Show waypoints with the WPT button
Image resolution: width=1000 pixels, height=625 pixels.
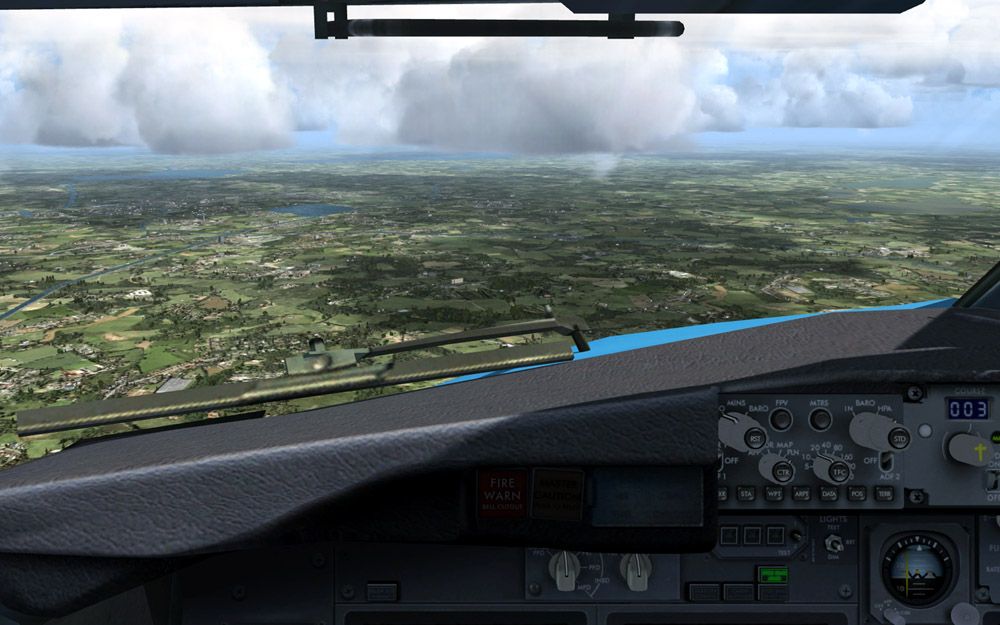(x=774, y=493)
